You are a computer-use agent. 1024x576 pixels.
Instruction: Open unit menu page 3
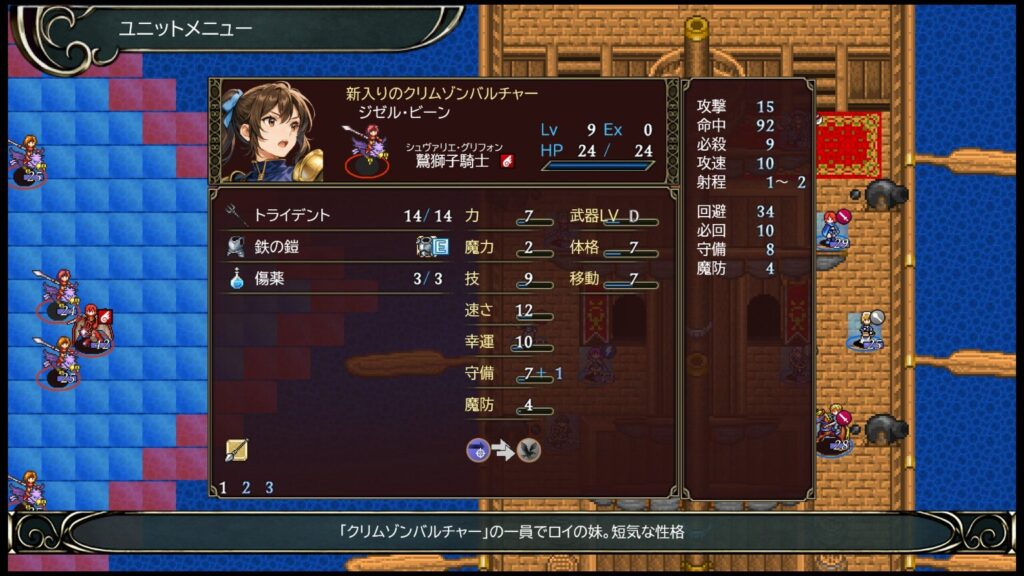(269, 488)
